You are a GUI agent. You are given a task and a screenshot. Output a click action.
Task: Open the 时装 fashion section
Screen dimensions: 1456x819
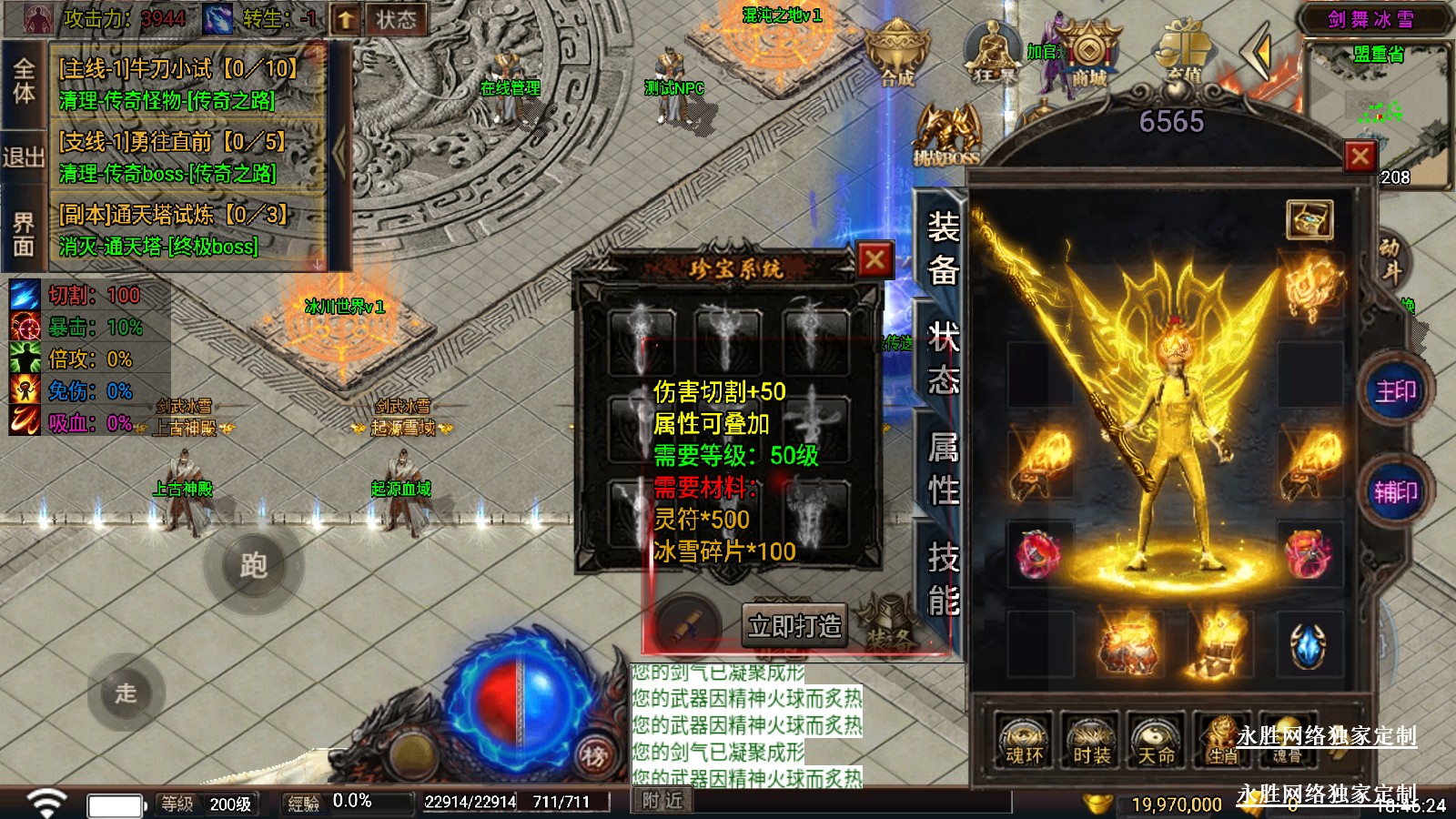pyautogui.click(x=1090, y=741)
